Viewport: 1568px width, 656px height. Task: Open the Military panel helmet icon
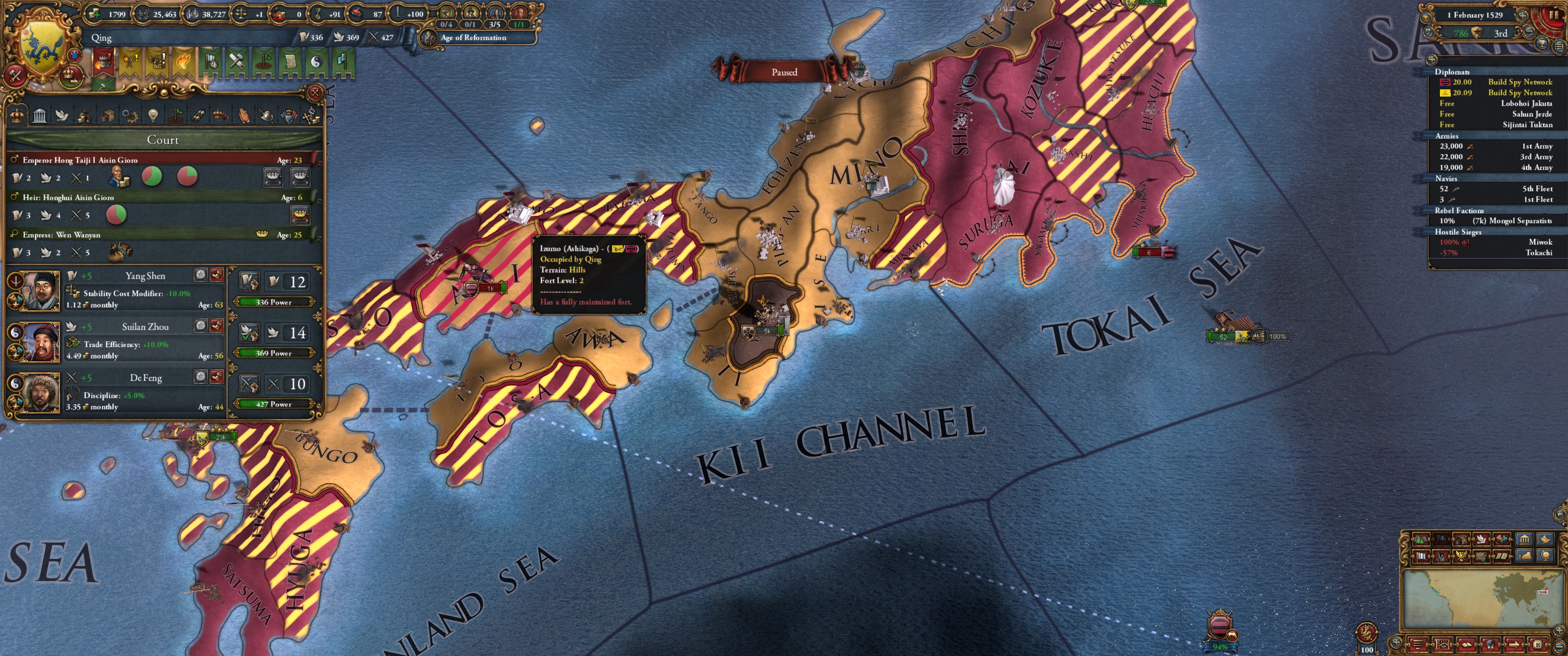coord(267,116)
